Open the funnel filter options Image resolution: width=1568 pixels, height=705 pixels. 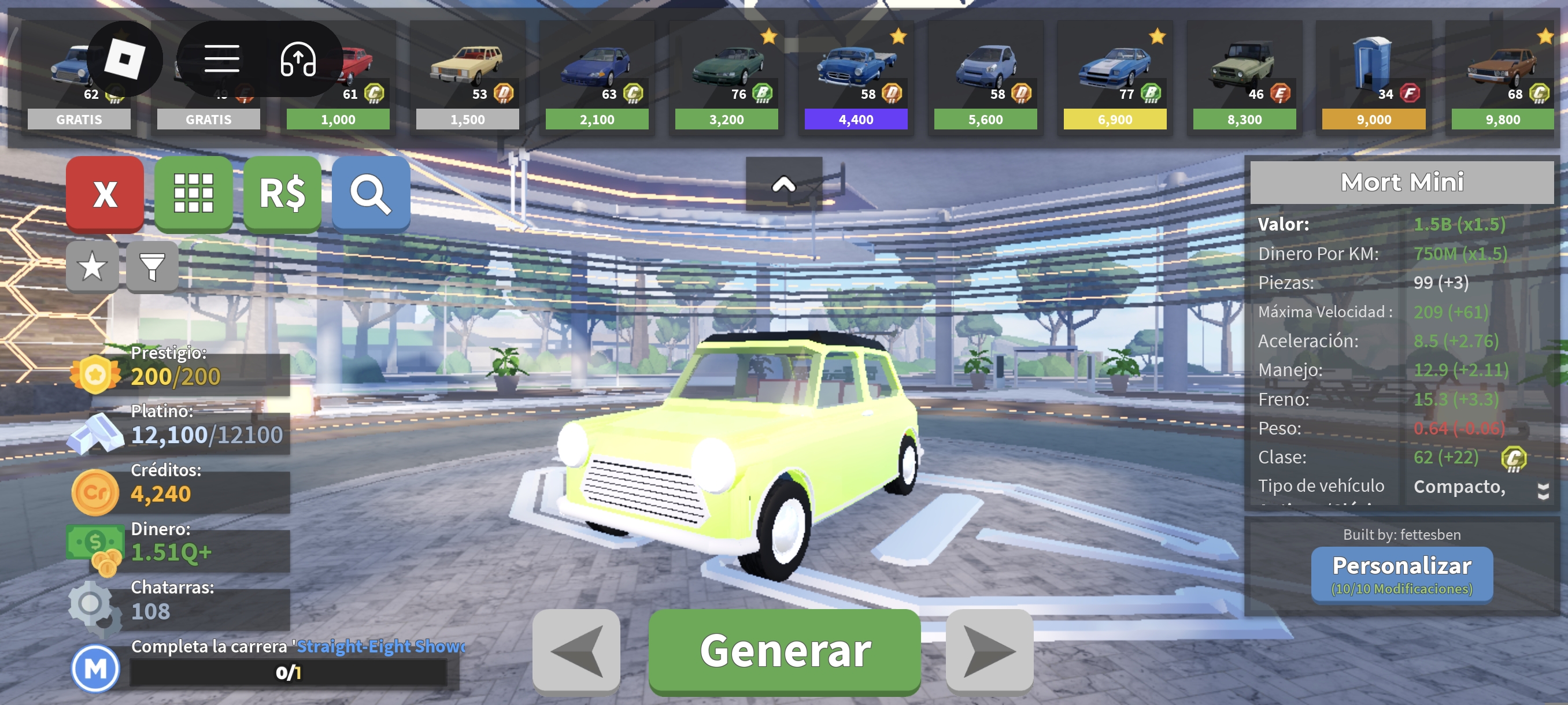151,266
